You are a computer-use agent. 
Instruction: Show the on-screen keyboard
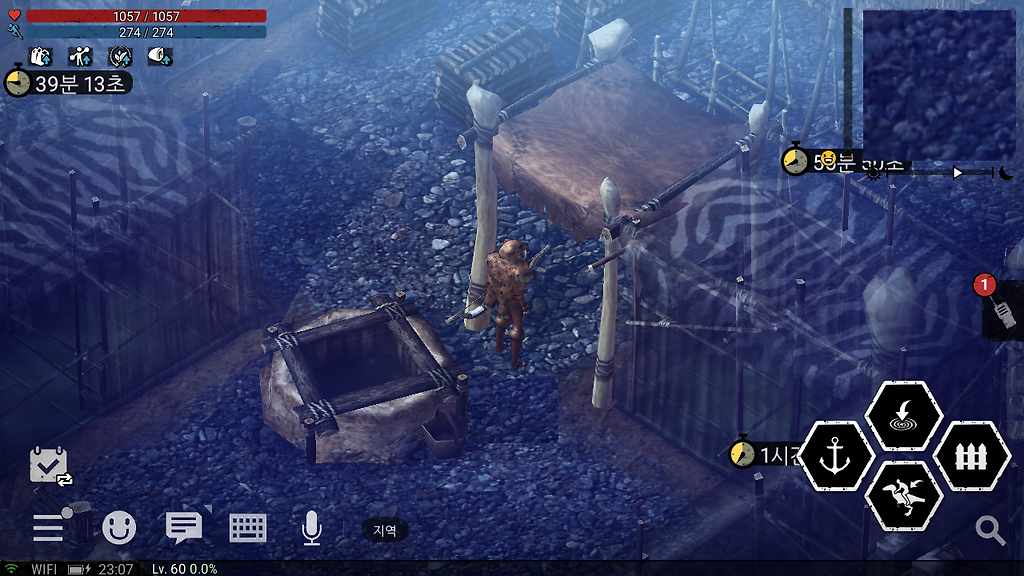(248, 527)
